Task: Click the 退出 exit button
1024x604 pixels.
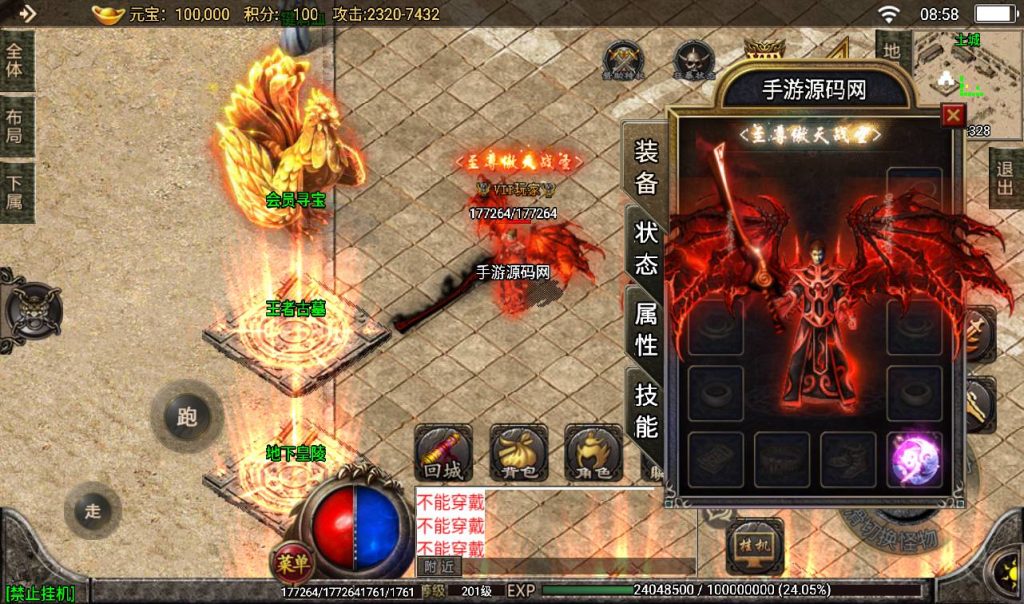Action: tap(1005, 178)
